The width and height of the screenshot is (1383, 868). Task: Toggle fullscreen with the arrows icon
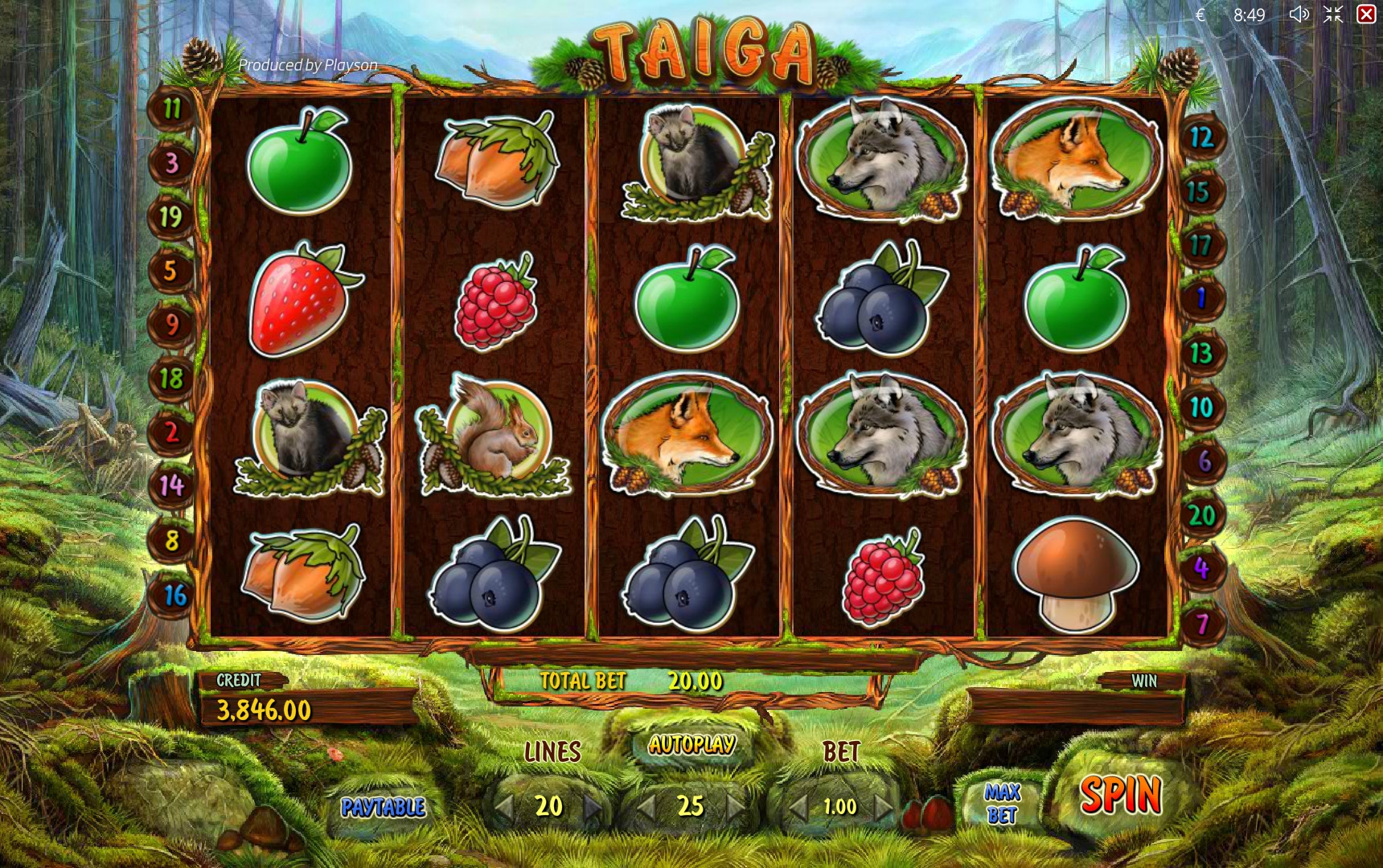(1333, 14)
